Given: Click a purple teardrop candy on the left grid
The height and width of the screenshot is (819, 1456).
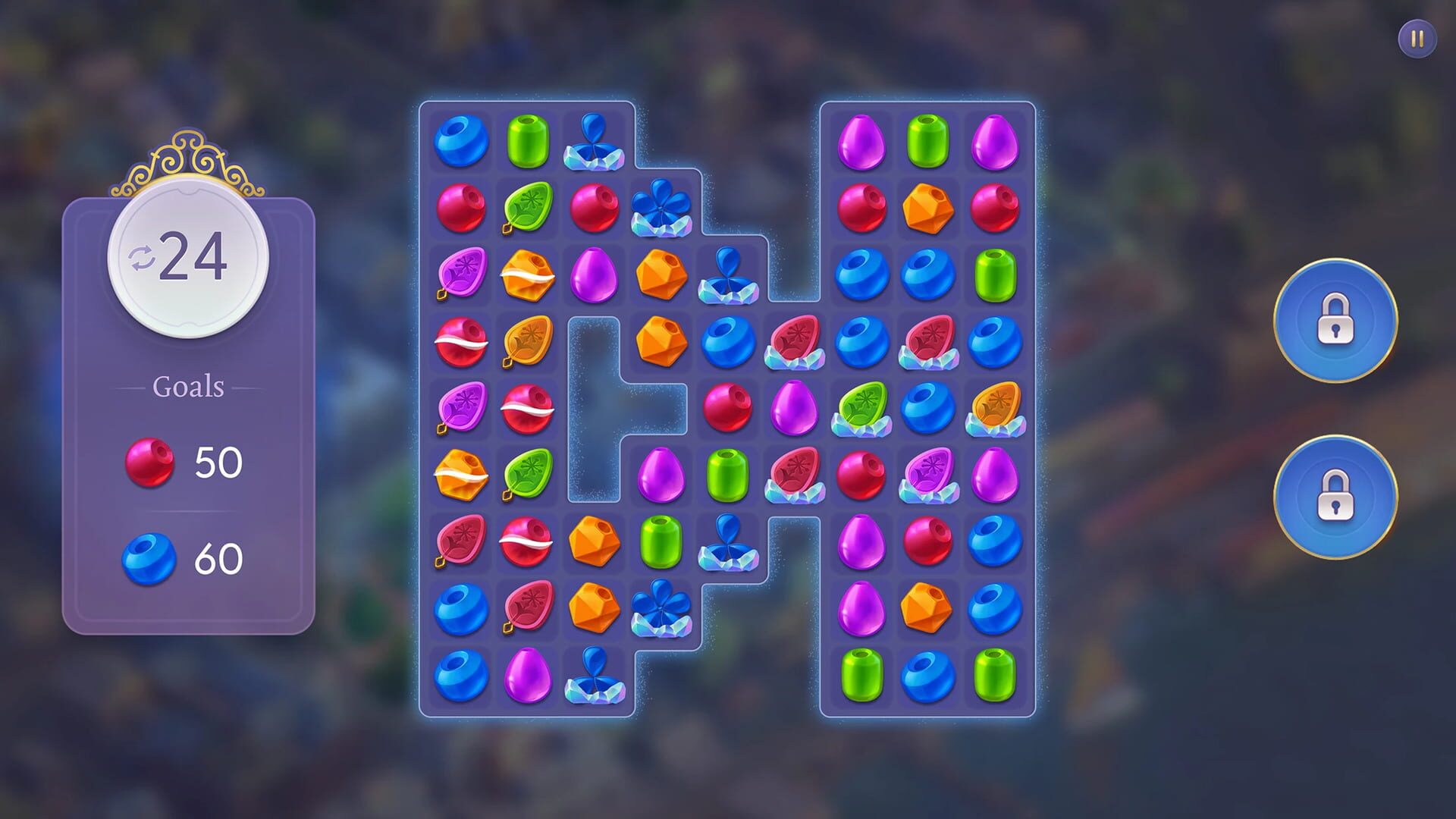Looking at the screenshot, I should [x=594, y=273].
